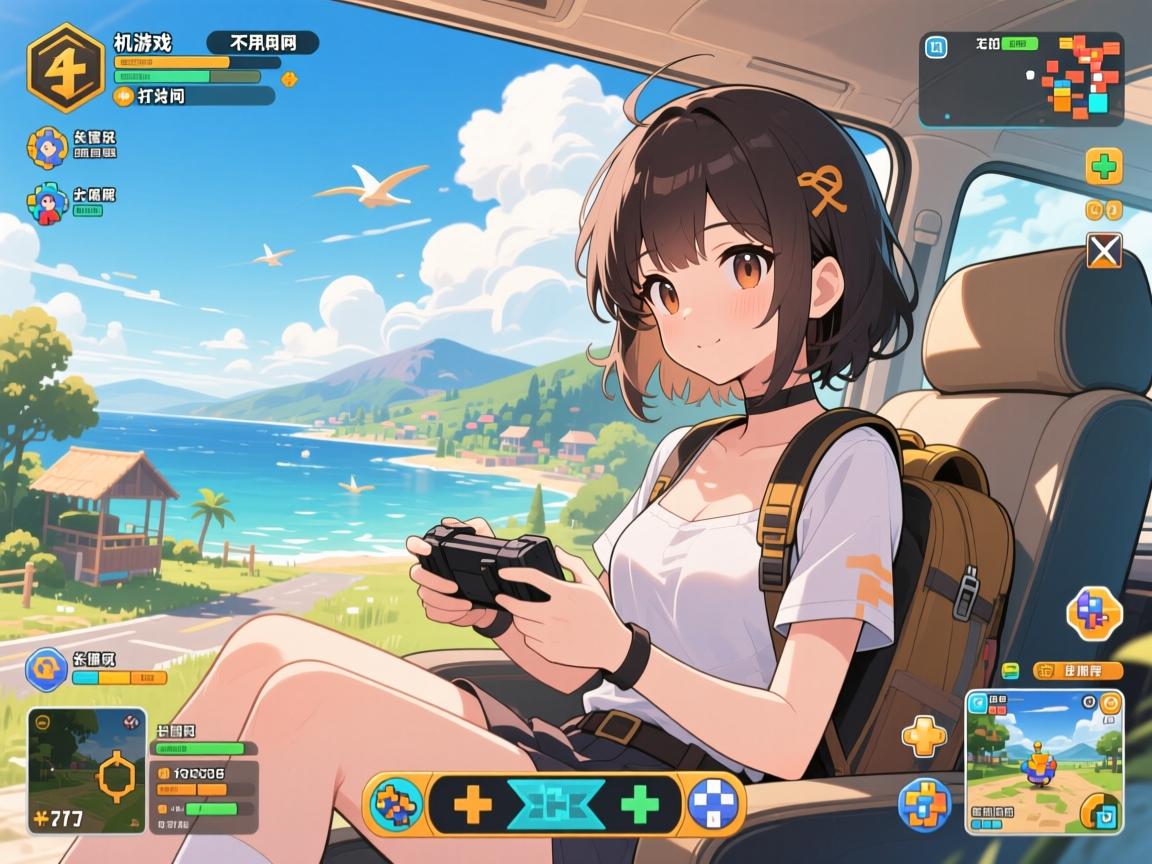The height and width of the screenshot is (864, 1152).
Task: Click the square icon on the minimap panel
Action: click(936, 47)
